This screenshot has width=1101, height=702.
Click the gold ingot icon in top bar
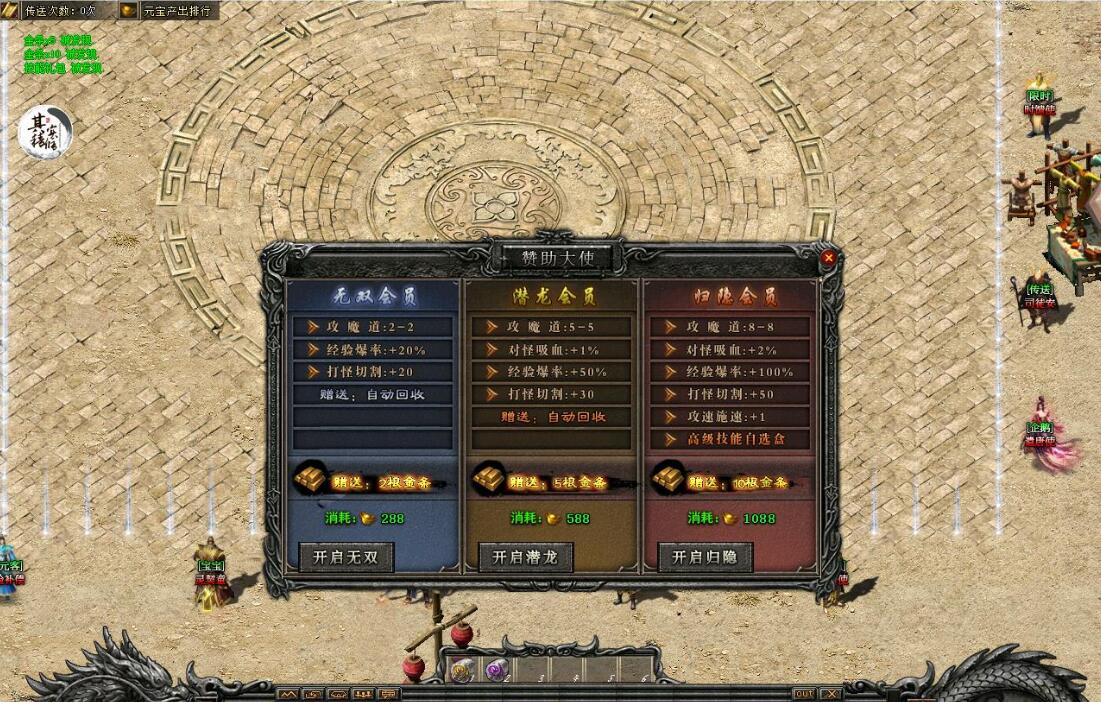[x=129, y=11]
